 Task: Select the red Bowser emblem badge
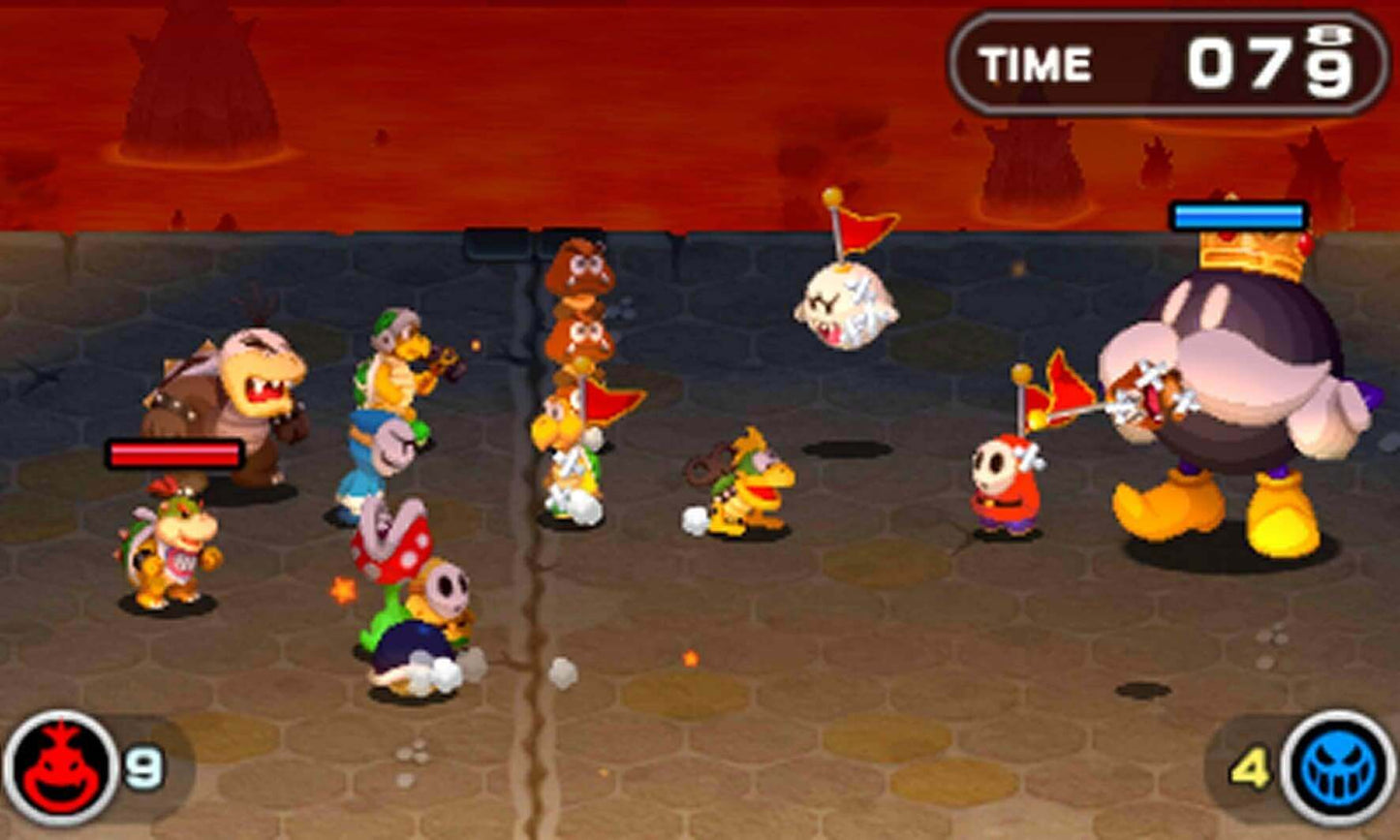pos(58,763)
